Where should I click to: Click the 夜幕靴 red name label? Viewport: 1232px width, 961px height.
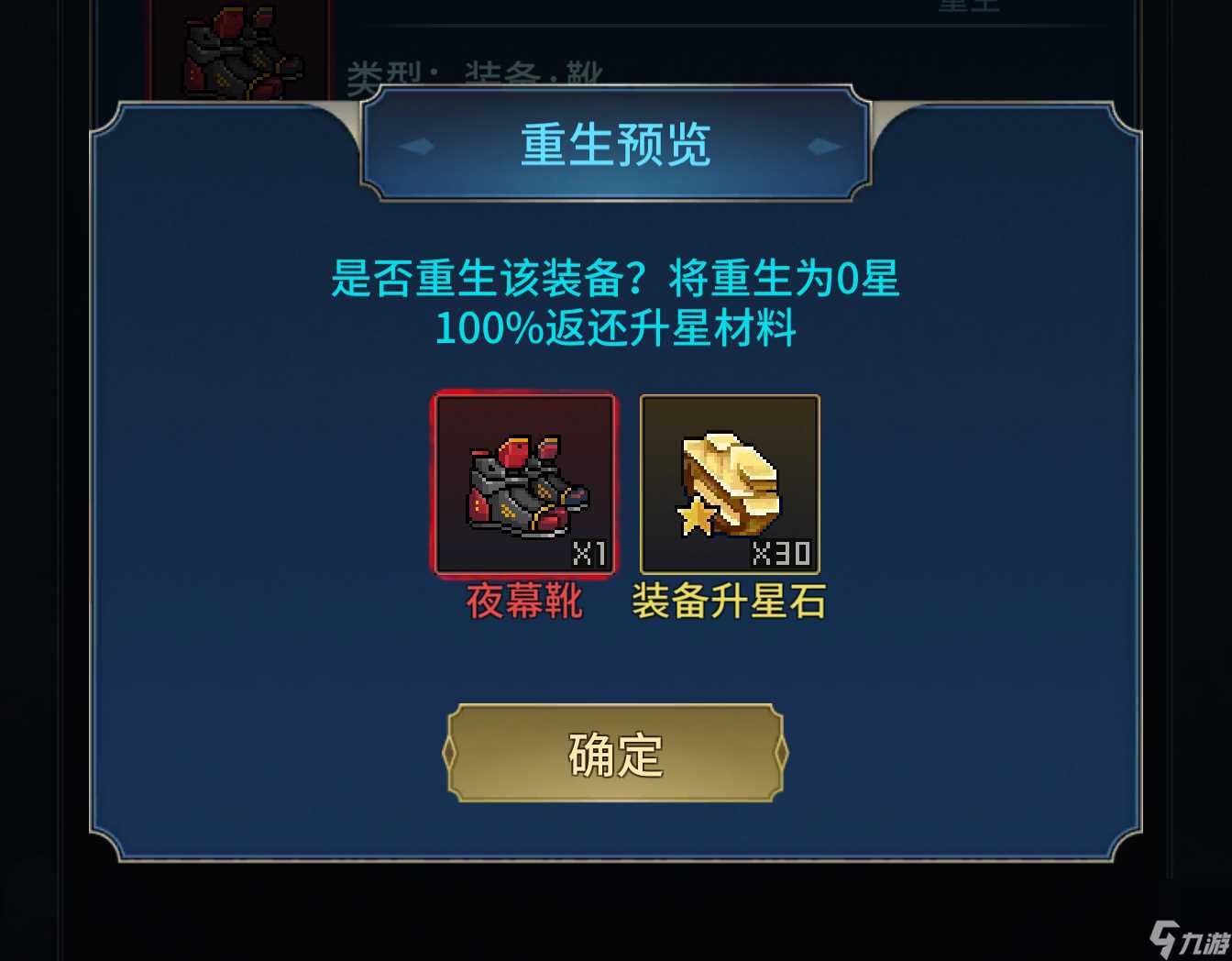pos(523,604)
